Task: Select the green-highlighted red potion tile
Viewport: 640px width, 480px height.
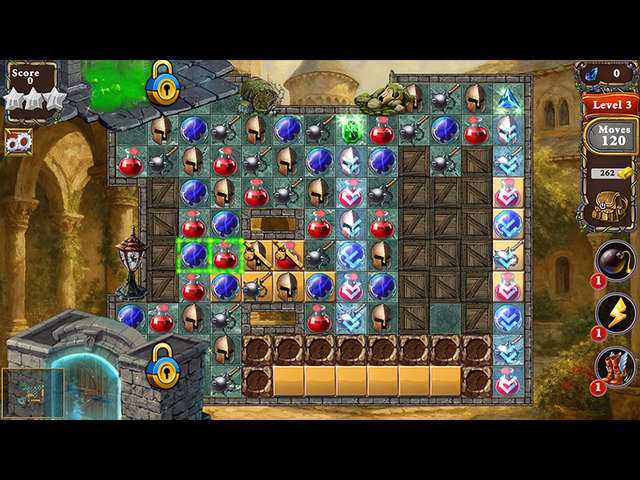Action: pyautogui.click(x=225, y=256)
